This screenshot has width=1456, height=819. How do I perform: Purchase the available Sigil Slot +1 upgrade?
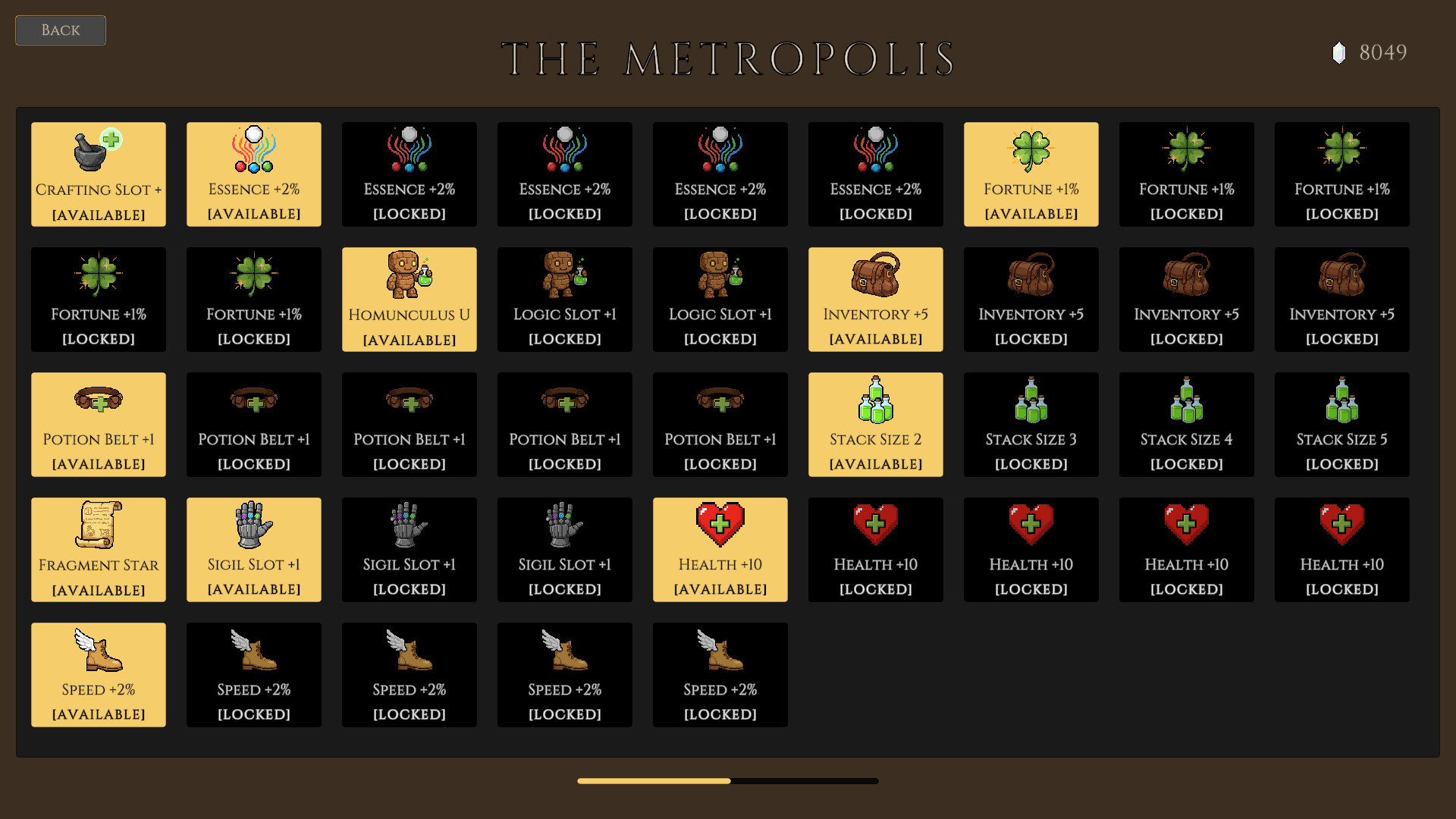[x=254, y=550]
